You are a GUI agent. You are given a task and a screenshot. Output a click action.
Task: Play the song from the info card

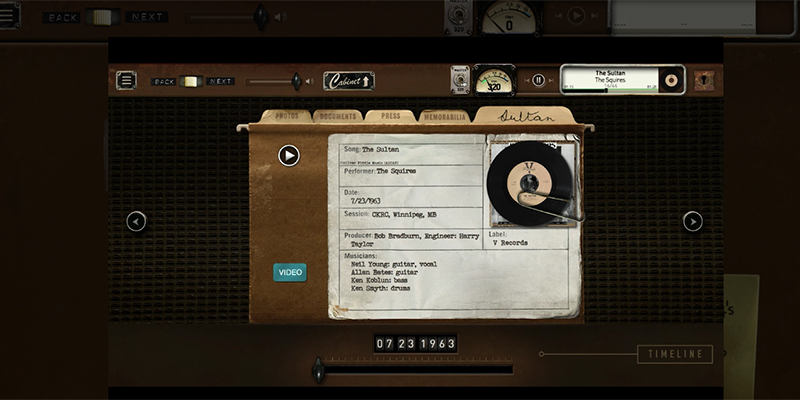pyautogui.click(x=289, y=155)
